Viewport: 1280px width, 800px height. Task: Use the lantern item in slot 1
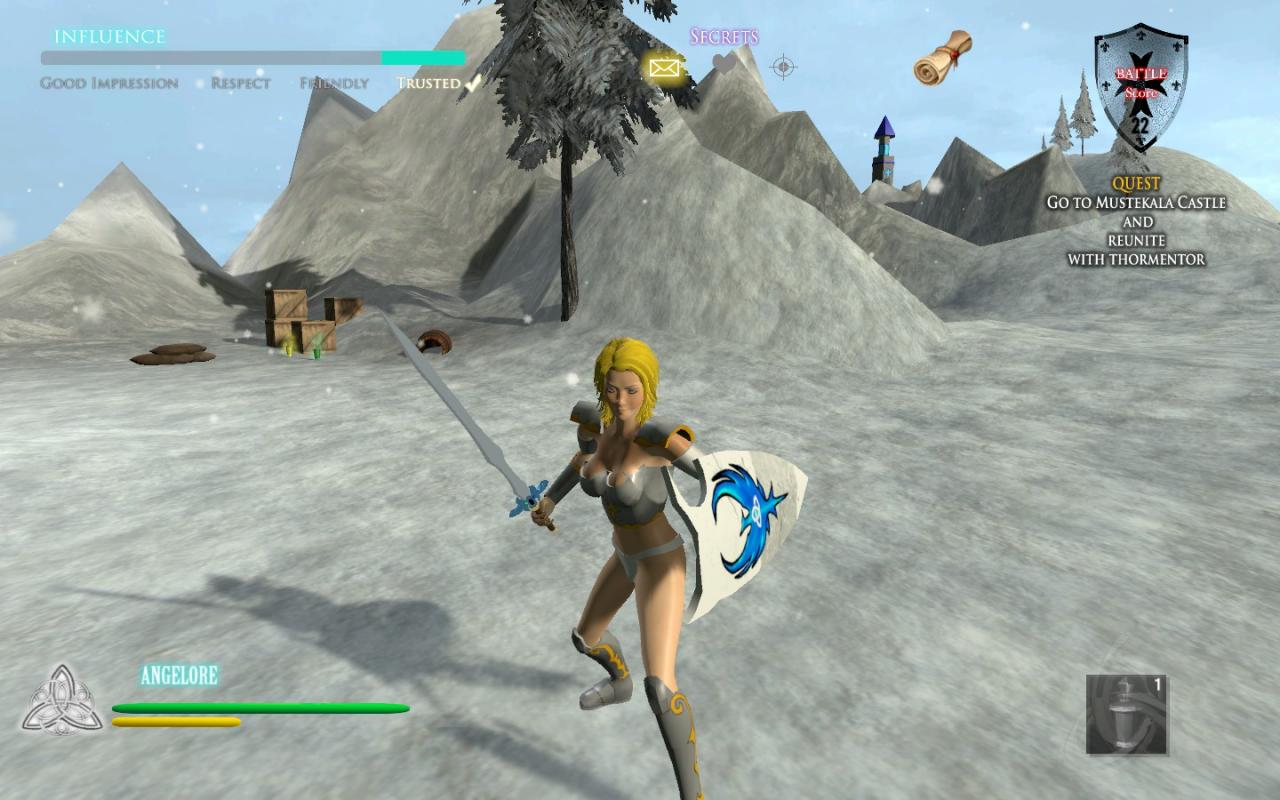pyautogui.click(x=1126, y=714)
